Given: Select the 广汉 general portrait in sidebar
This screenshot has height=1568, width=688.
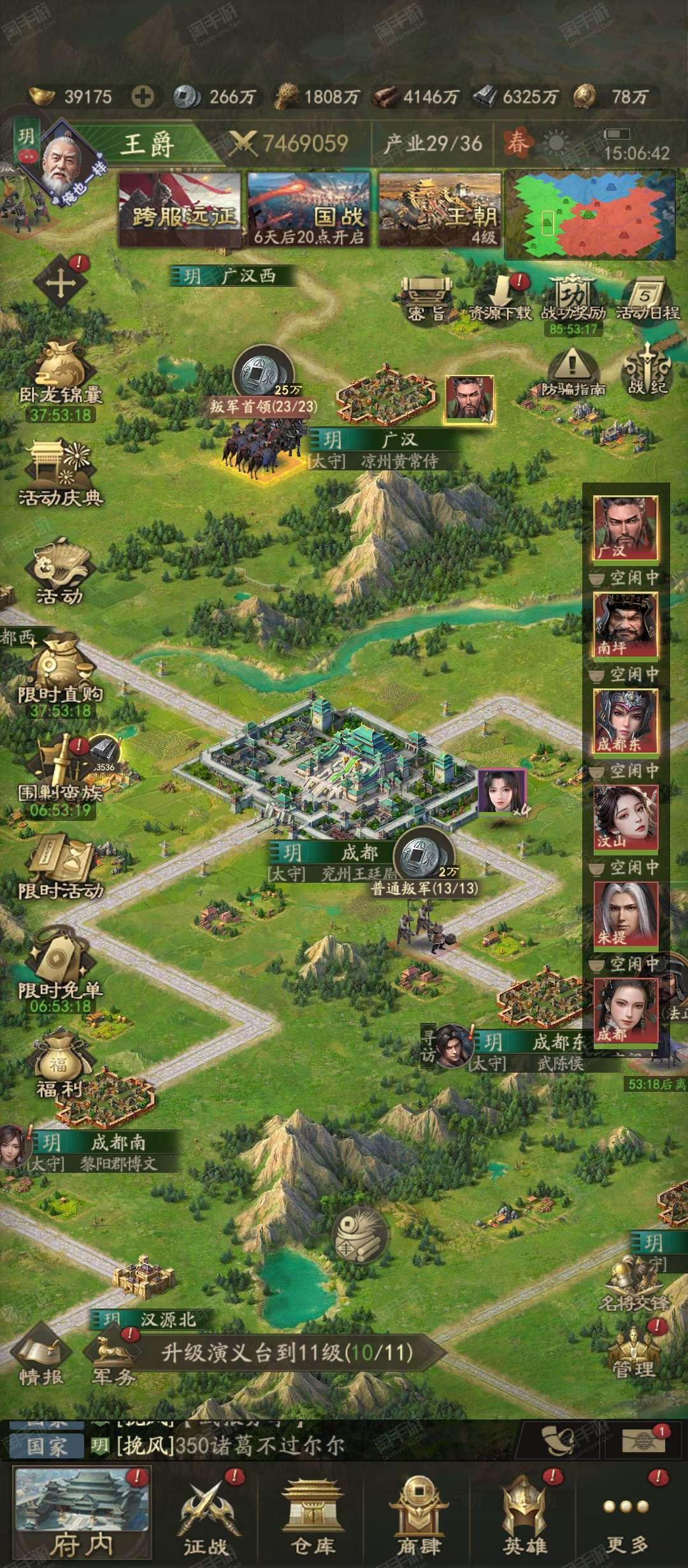Looking at the screenshot, I should pyautogui.click(x=626, y=529).
